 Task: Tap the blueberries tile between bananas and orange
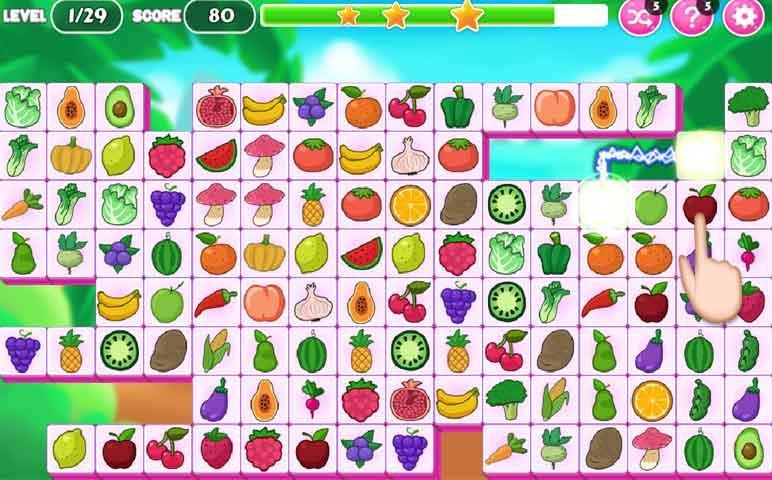pos(312,106)
